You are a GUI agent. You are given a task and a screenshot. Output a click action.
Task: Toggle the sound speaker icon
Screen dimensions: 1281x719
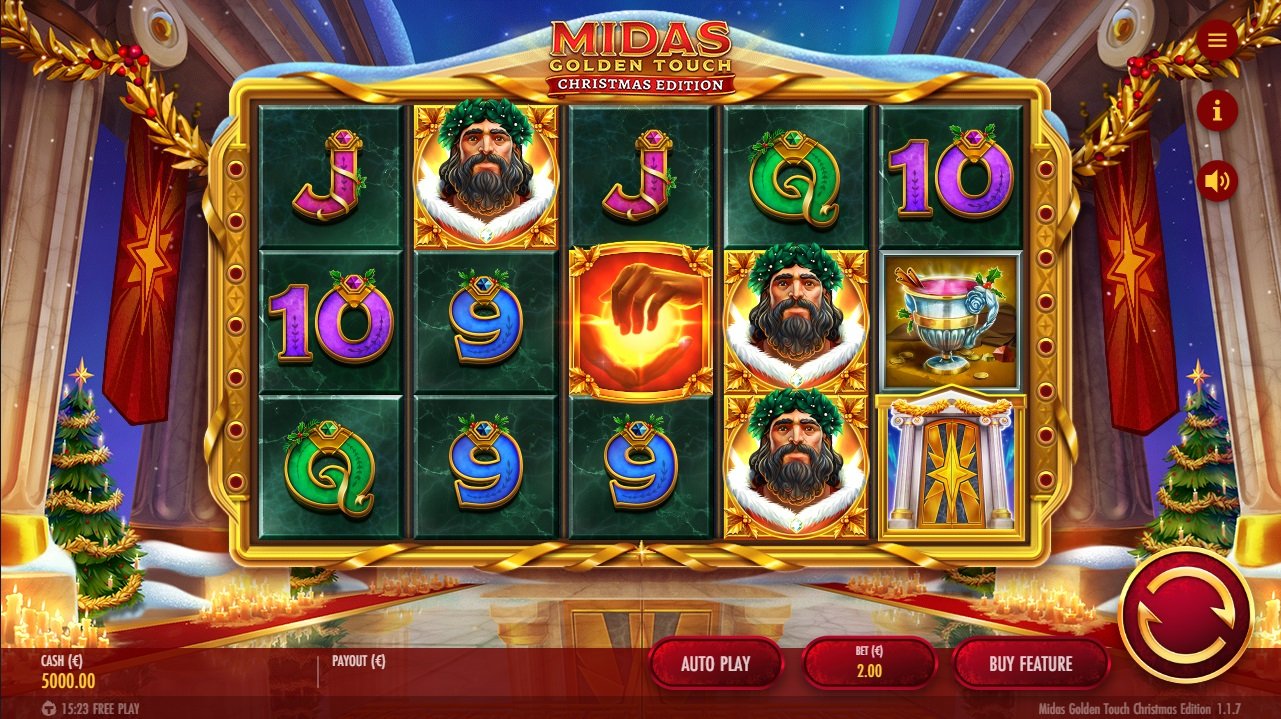point(1217,181)
